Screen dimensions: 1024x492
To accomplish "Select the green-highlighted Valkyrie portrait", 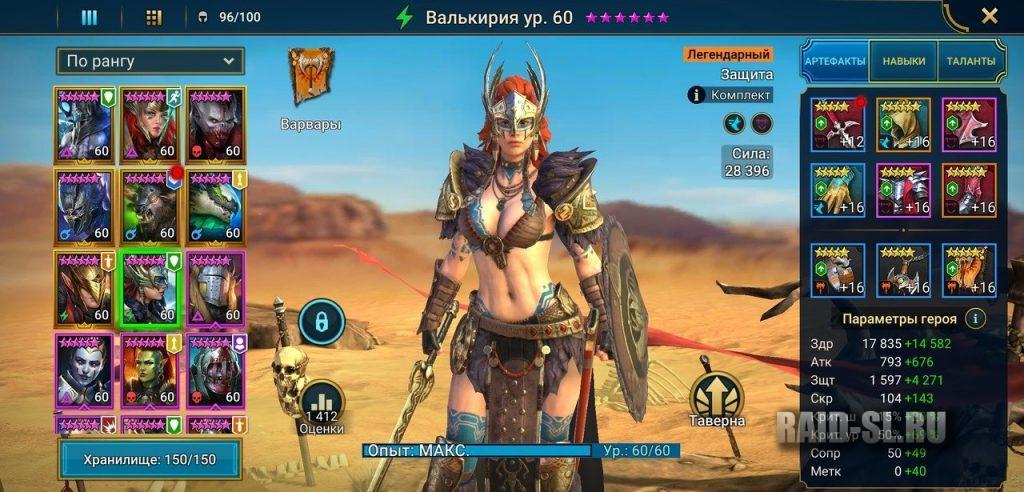I will tap(150, 287).
